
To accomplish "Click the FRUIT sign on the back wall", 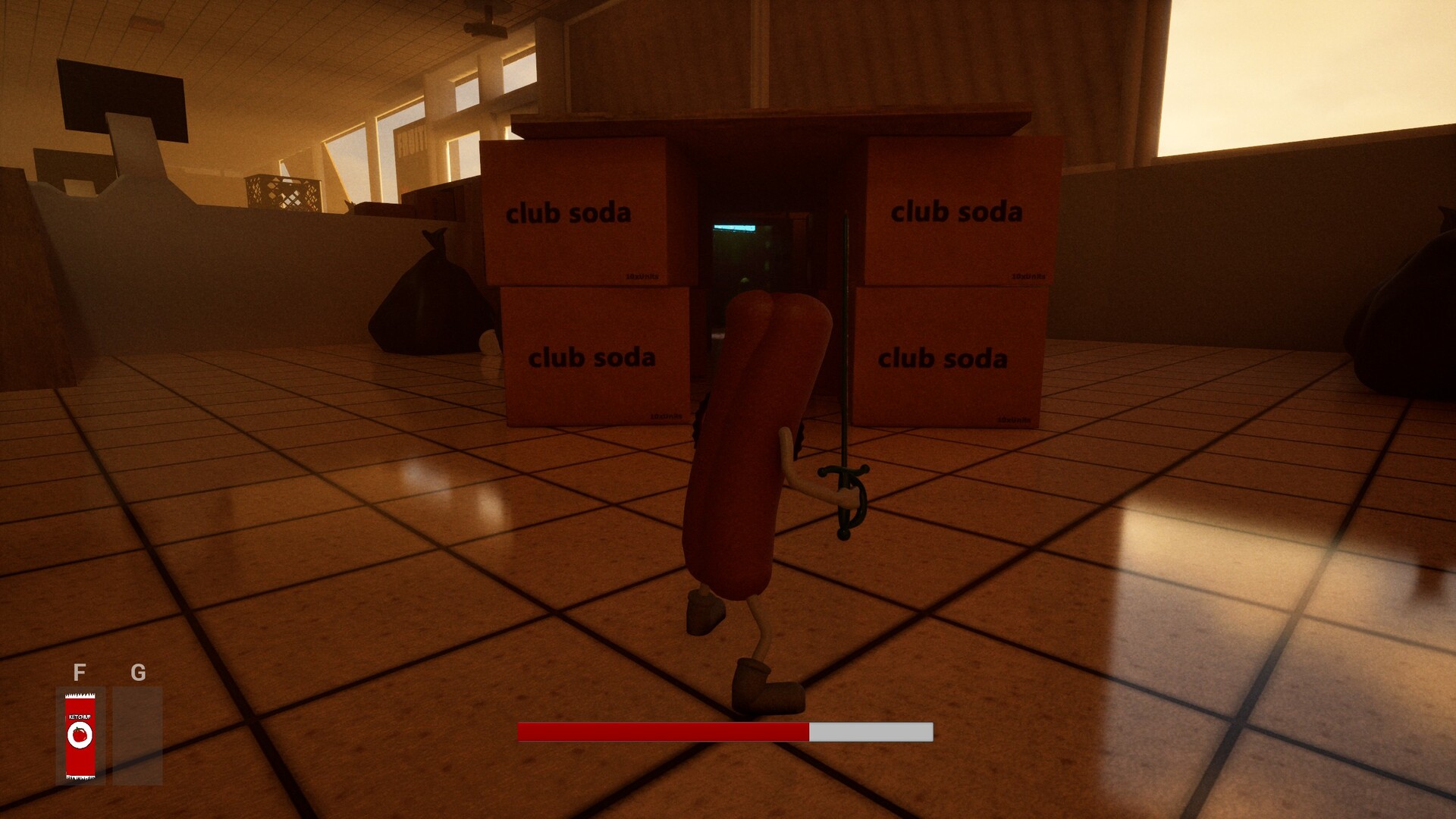I will [413, 139].
